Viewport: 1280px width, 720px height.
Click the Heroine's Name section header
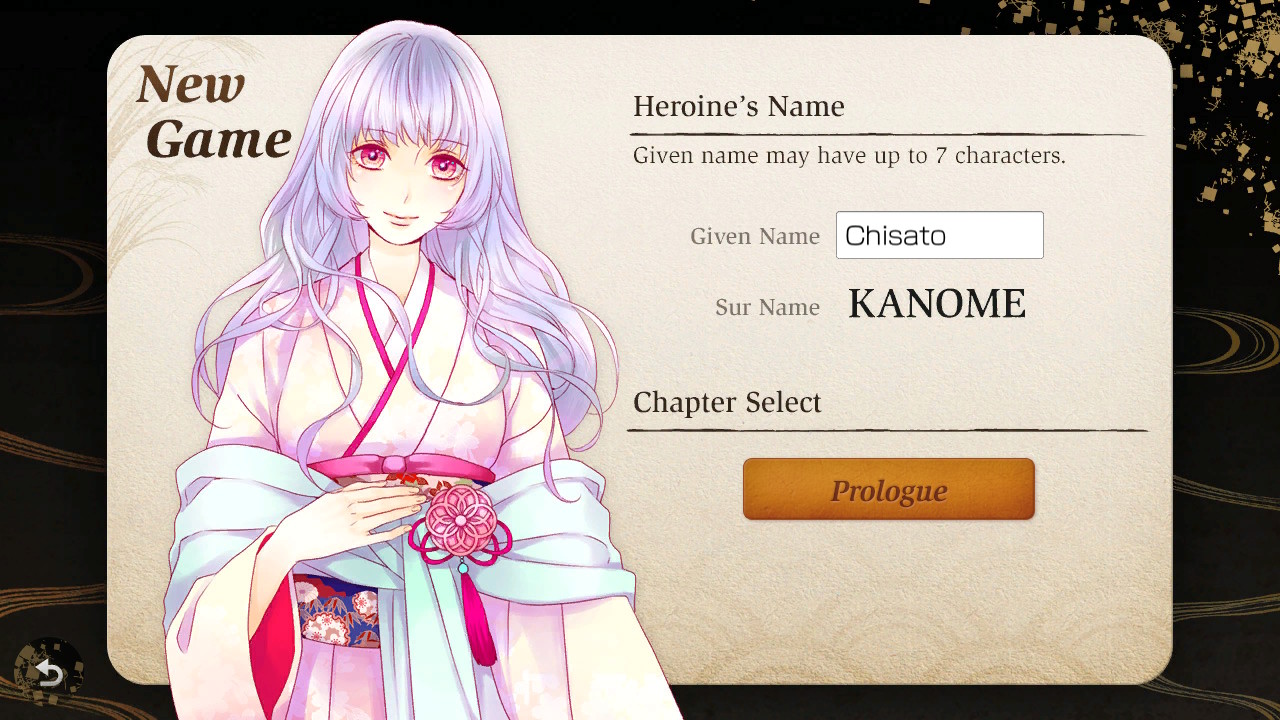738,106
